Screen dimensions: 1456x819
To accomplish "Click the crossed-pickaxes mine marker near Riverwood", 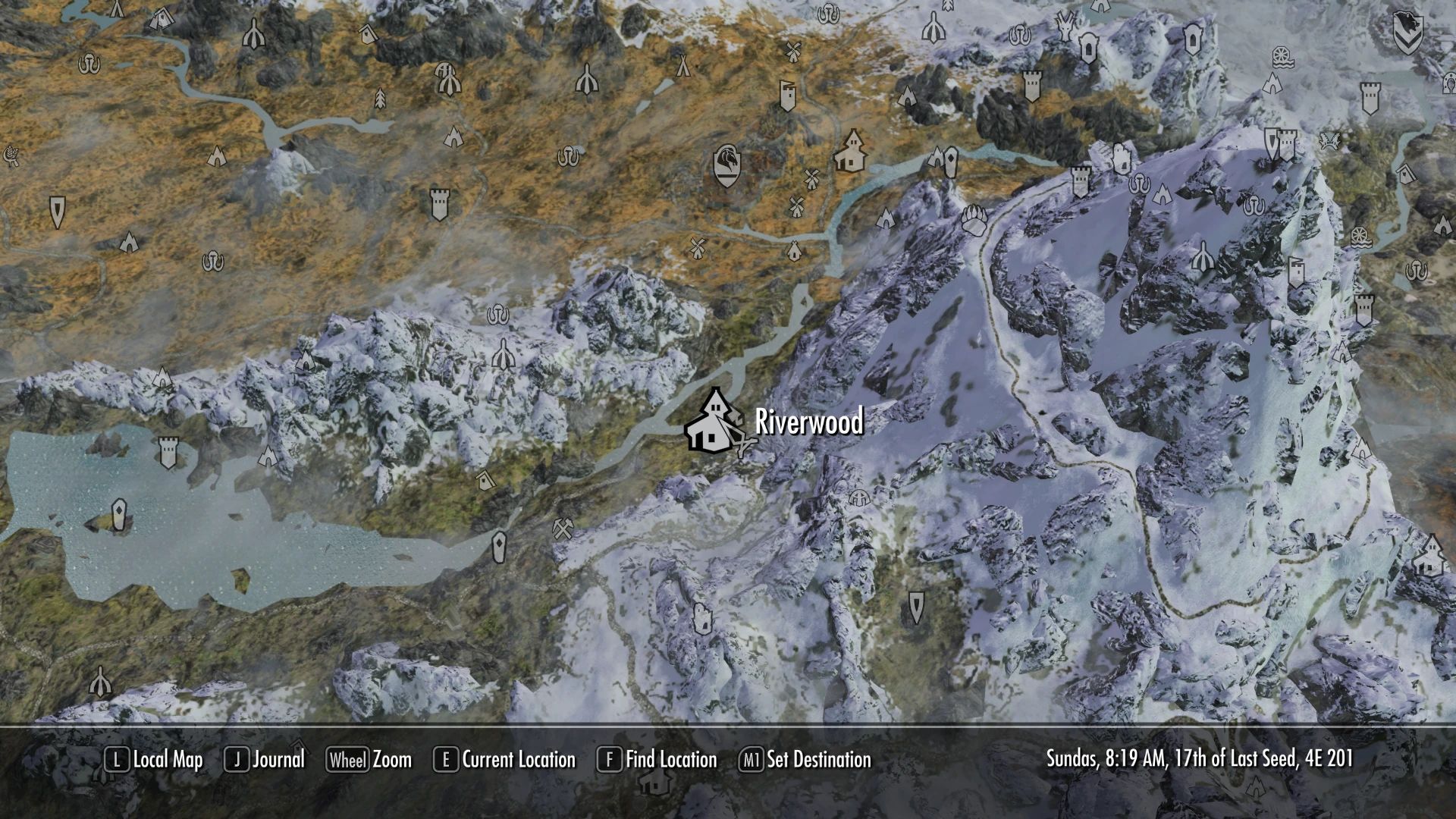I will click(563, 529).
